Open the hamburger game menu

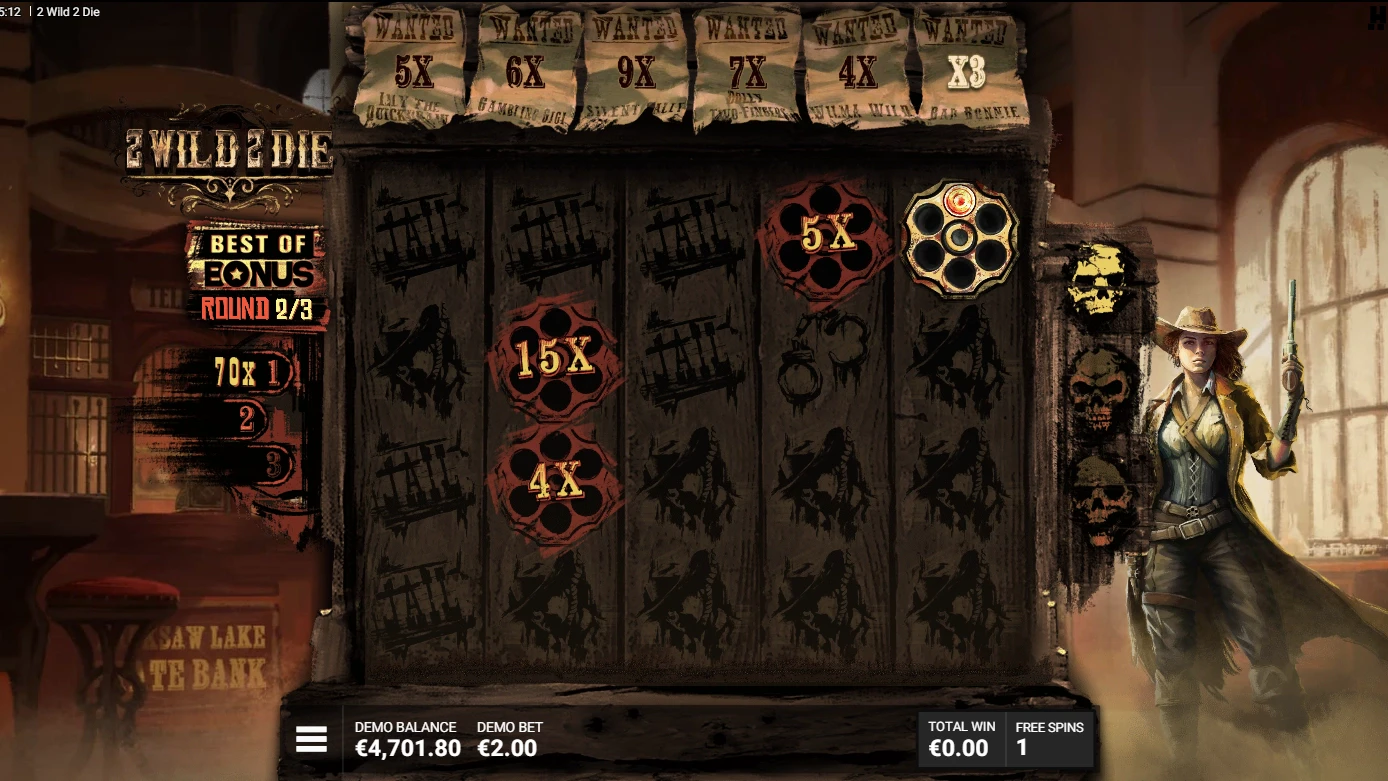pyautogui.click(x=313, y=740)
